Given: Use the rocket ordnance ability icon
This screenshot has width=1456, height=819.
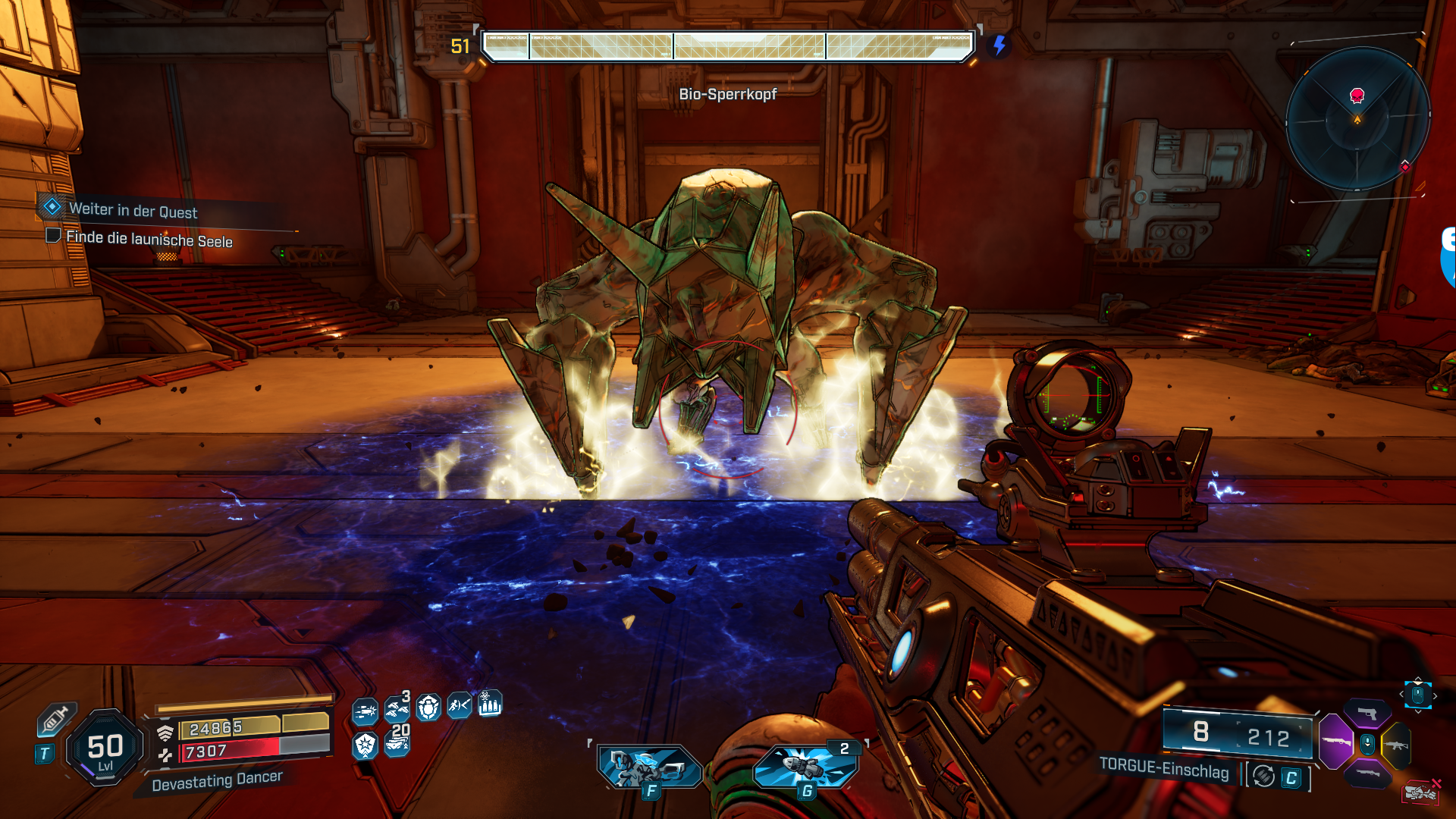Looking at the screenshot, I should coord(805,766).
